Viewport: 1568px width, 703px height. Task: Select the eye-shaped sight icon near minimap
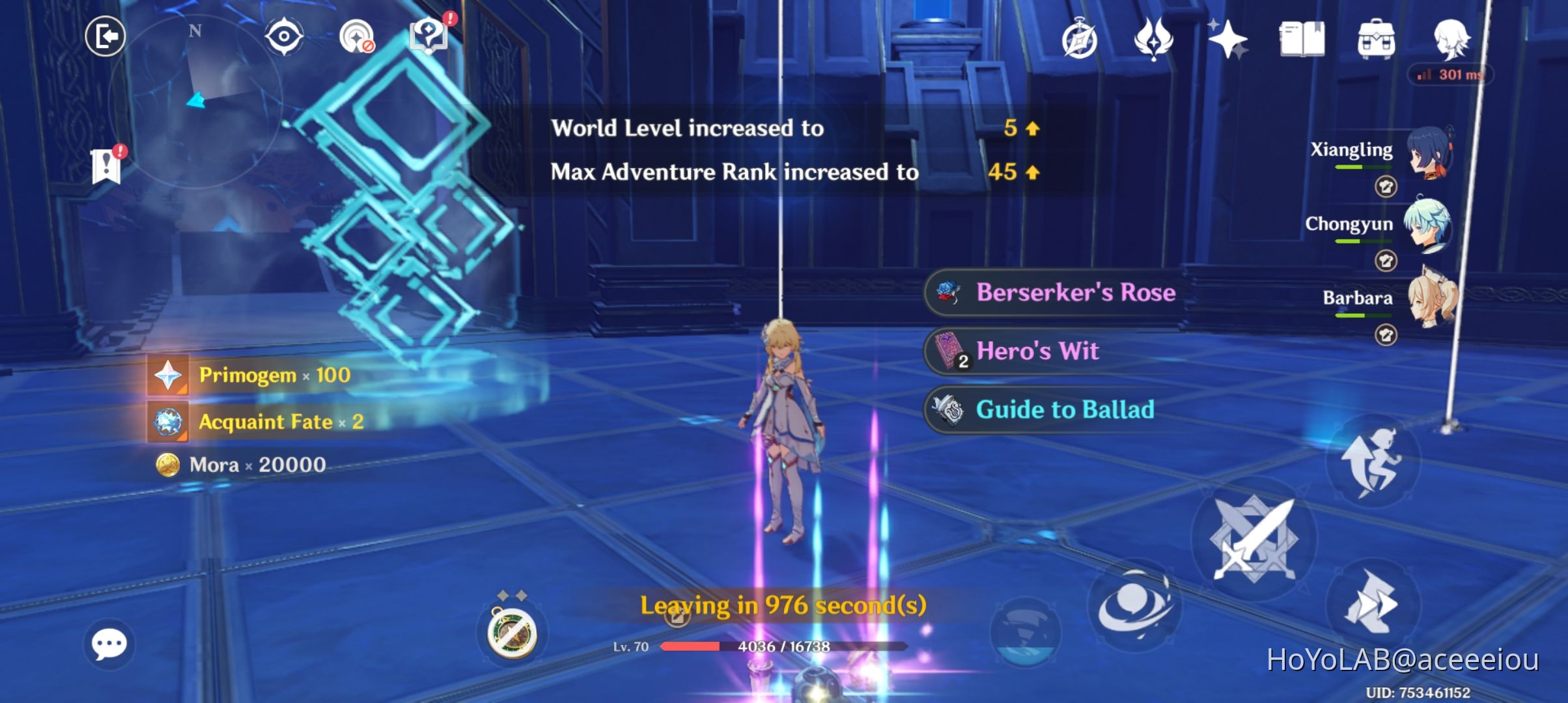coord(285,36)
